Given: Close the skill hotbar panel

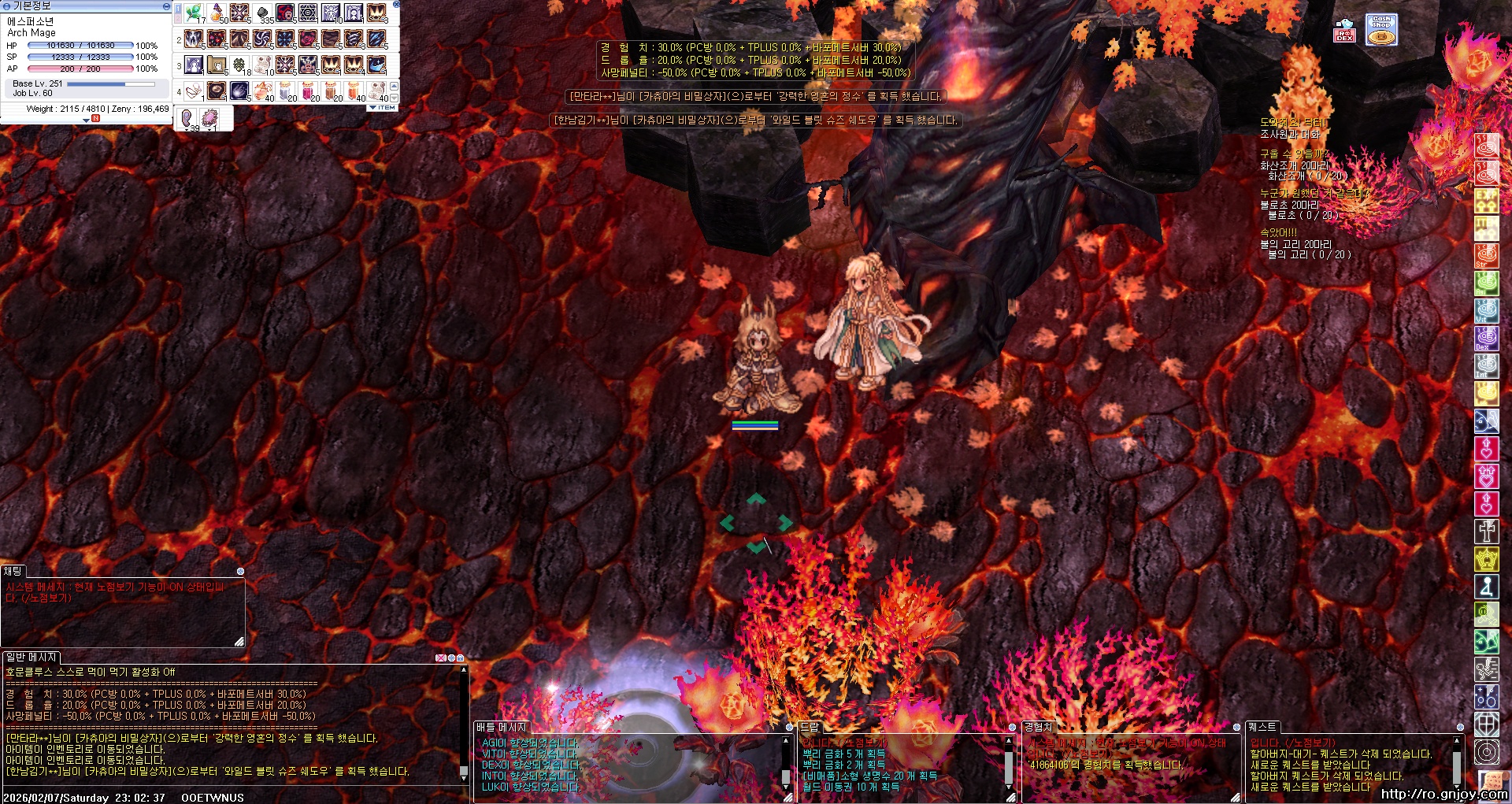Looking at the screenshot, I should [x=396, y=5].
